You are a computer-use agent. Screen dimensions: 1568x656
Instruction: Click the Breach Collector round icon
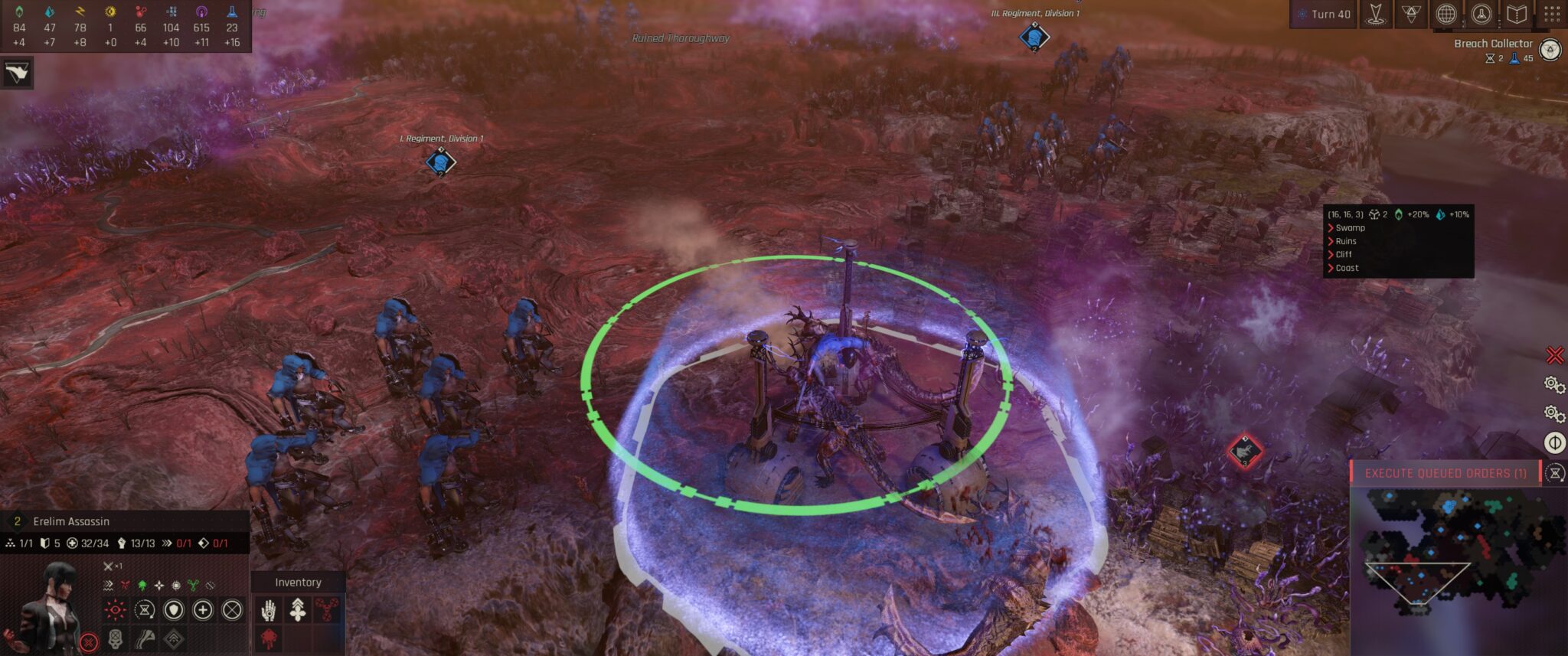pos(1550,51)
